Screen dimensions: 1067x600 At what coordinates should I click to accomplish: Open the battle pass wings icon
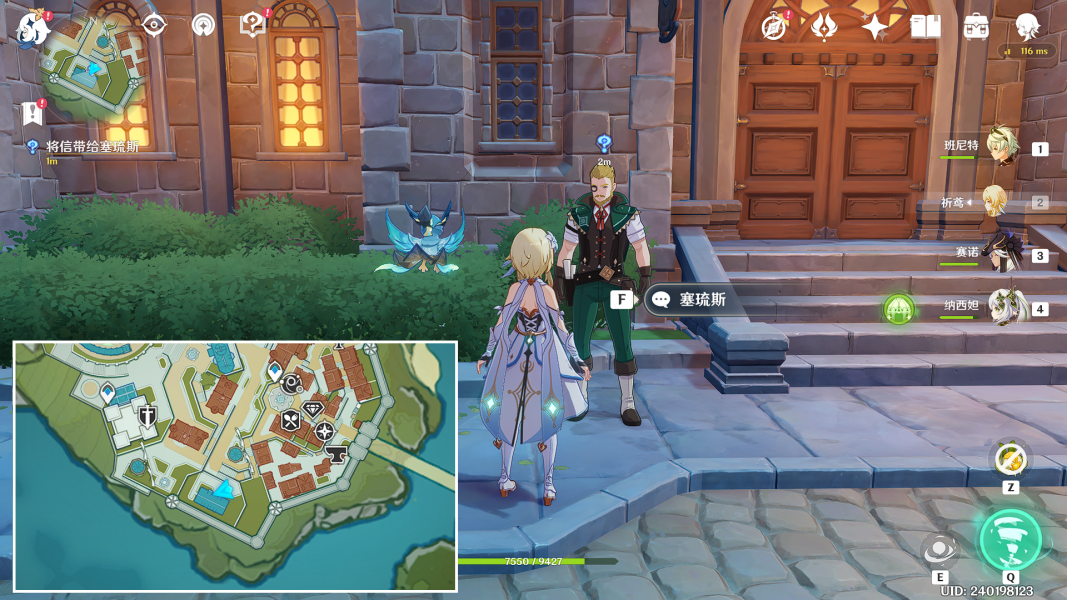tap(824, 27)
